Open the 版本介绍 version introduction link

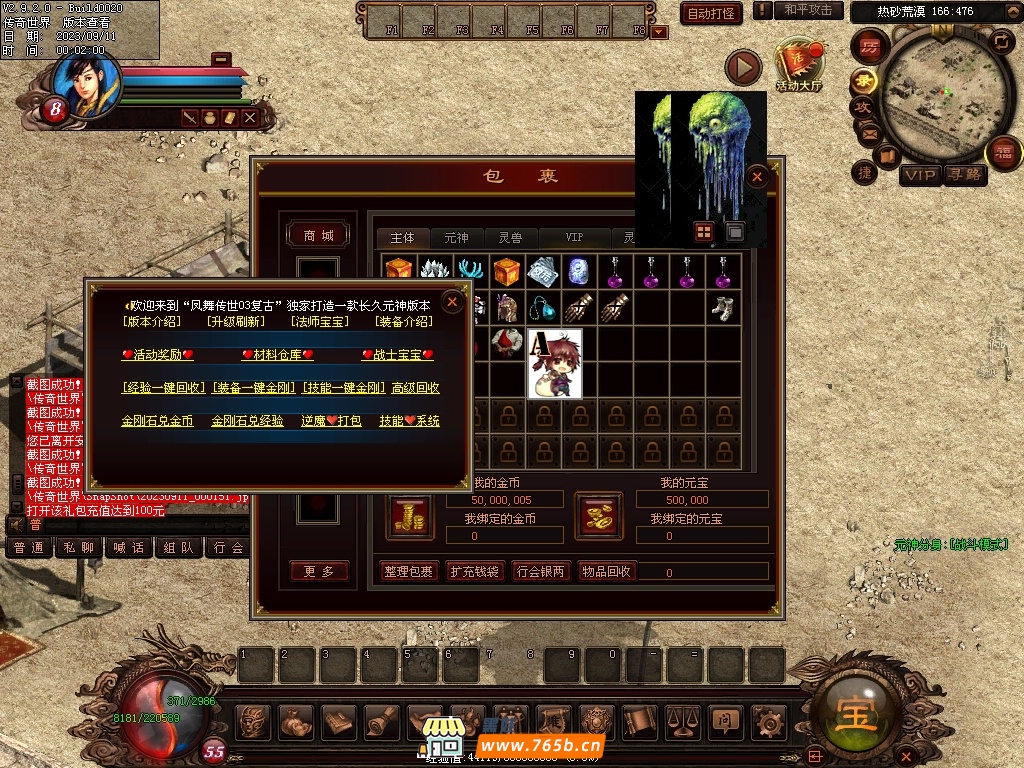coord(152,322)
